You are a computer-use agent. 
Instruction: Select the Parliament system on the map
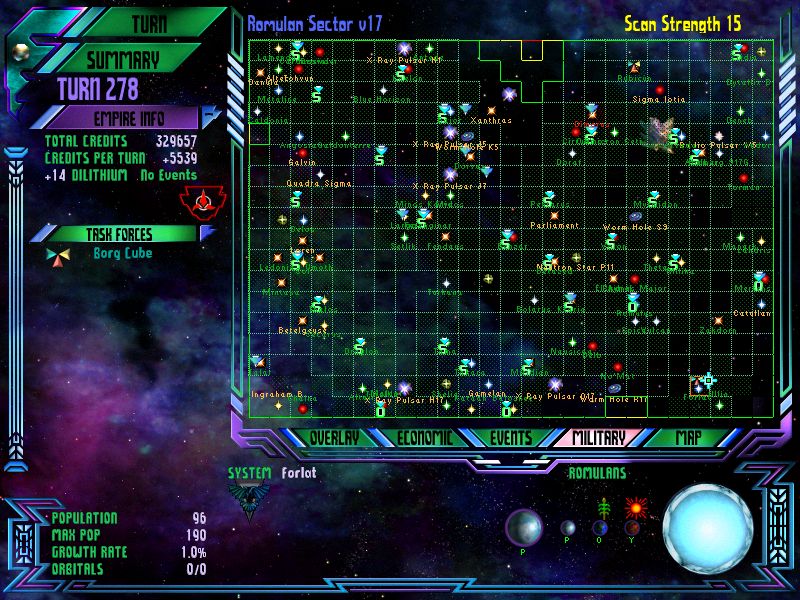coord(554,214)
